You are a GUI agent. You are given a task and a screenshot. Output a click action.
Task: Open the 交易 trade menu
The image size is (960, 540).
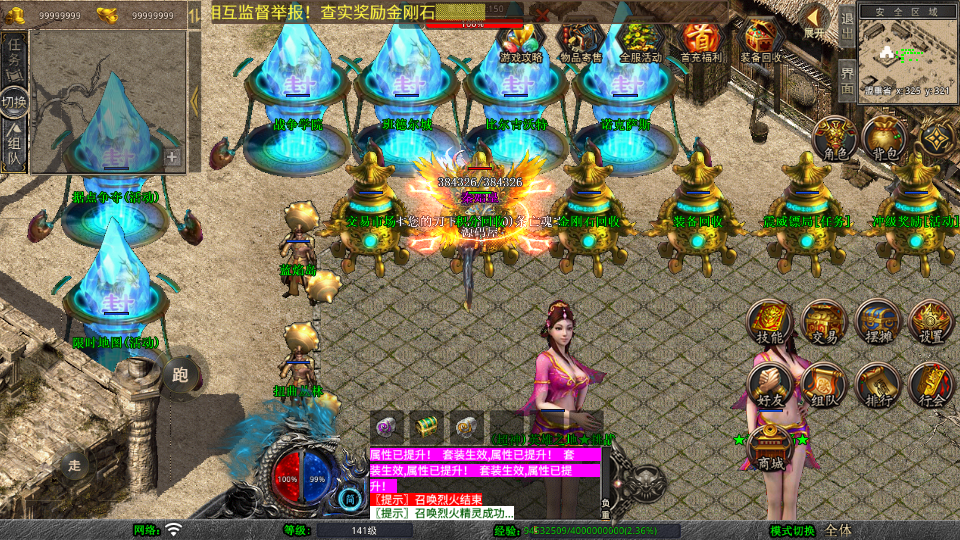(824, 322)
